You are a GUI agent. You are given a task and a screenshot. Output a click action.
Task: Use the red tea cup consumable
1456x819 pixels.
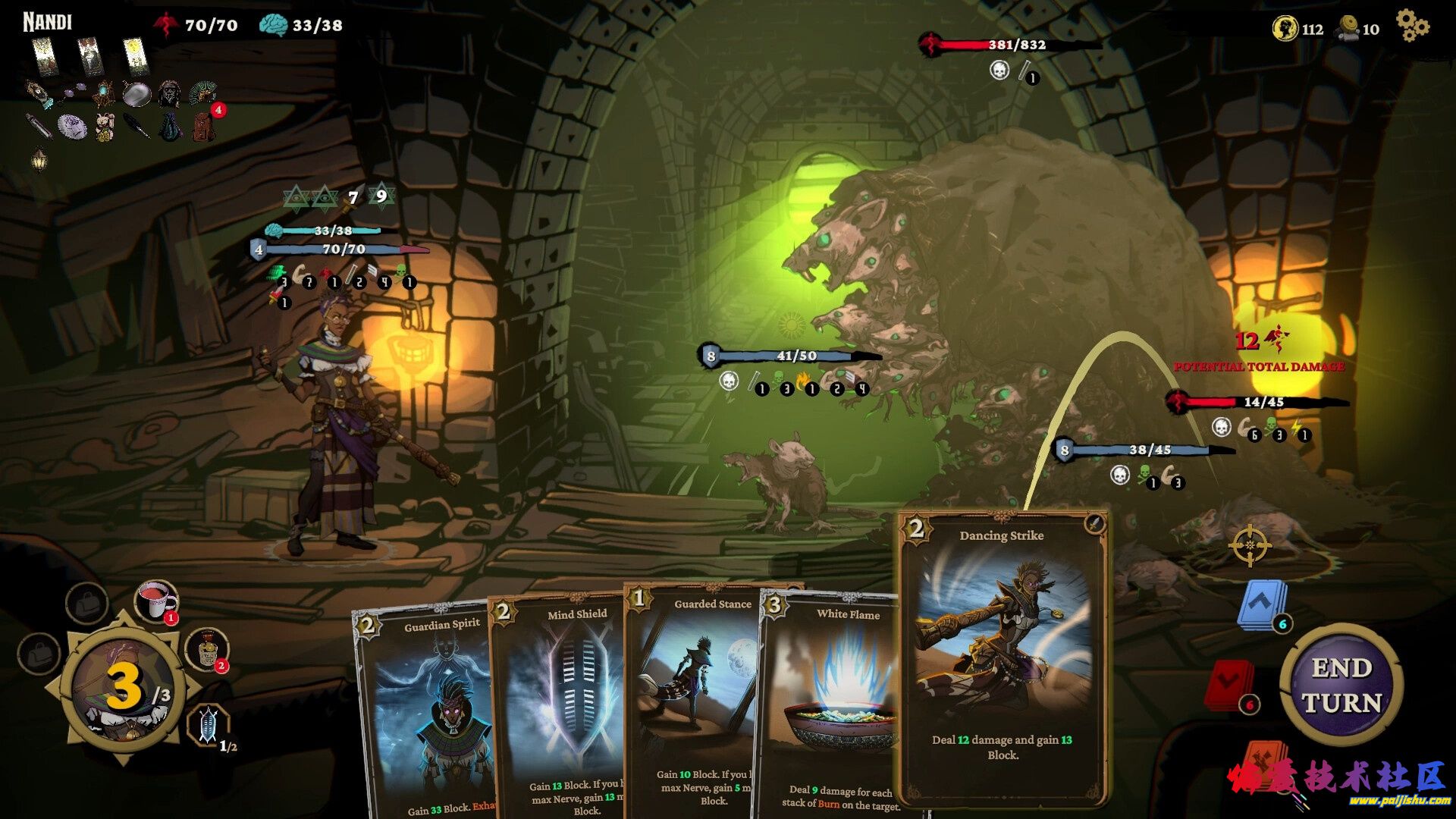coord(155,601)
